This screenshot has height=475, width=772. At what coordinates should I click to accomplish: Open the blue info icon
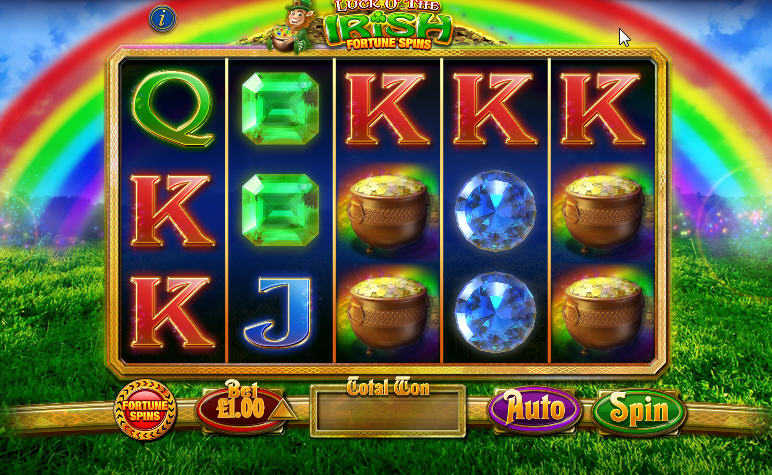point(163,17)
